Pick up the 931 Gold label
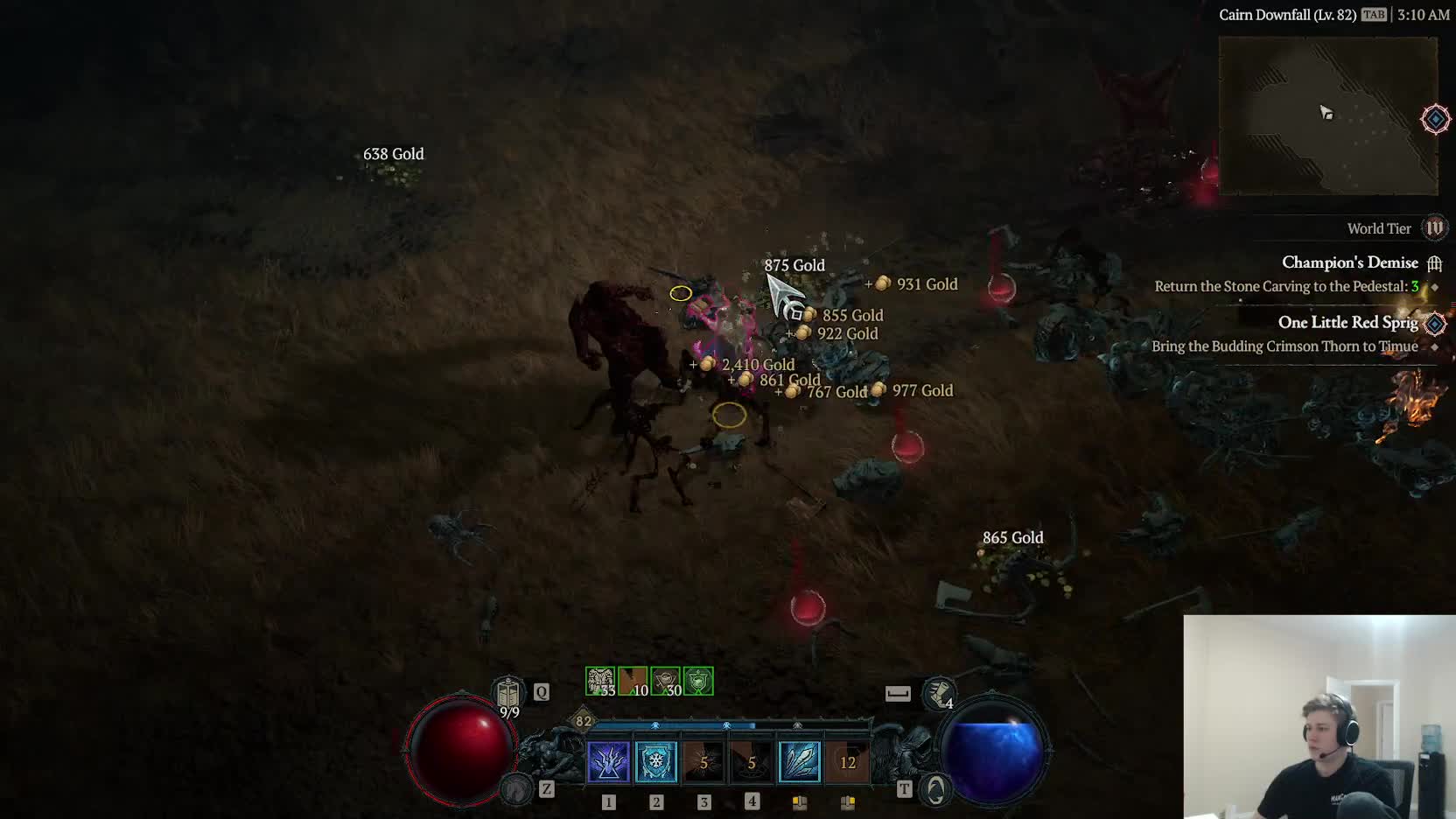The image size is (1456, 819). click(x=927, y=284)
